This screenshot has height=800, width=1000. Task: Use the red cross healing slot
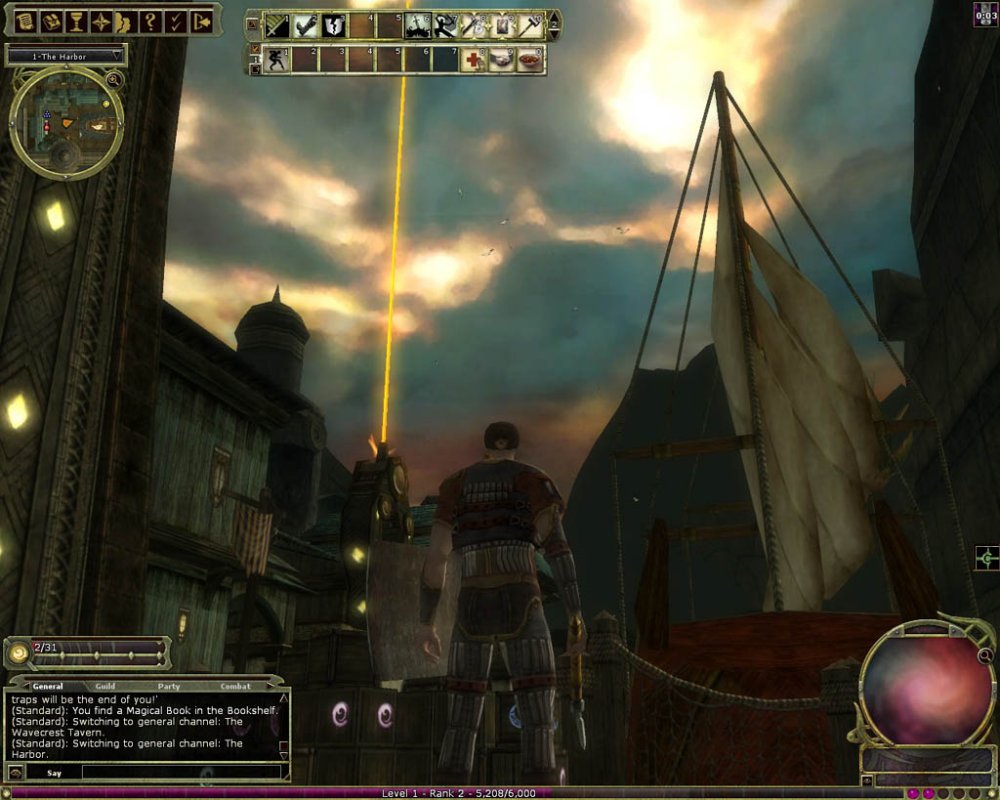pos(474,60)
